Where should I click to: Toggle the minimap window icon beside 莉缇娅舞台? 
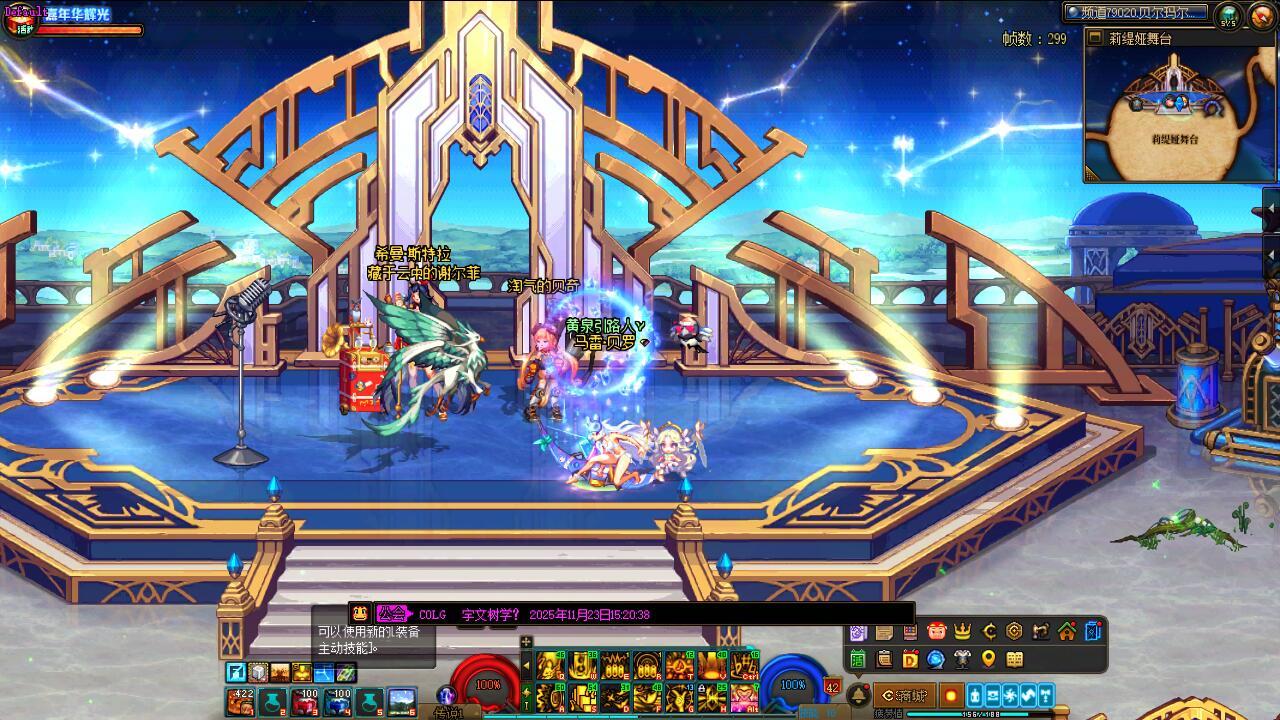point(1095,39)
